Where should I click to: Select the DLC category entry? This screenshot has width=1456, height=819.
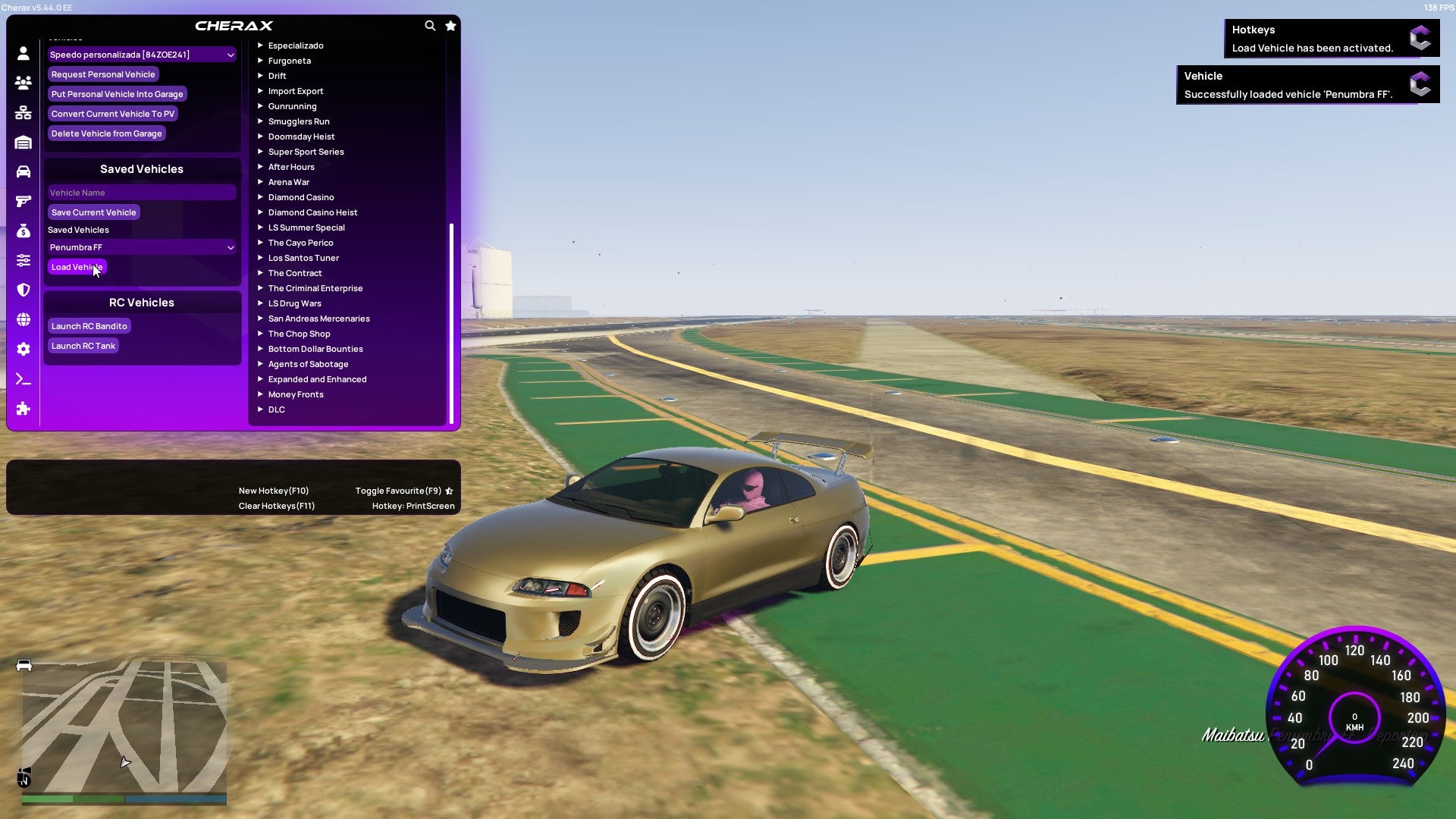tap(276, 409)
